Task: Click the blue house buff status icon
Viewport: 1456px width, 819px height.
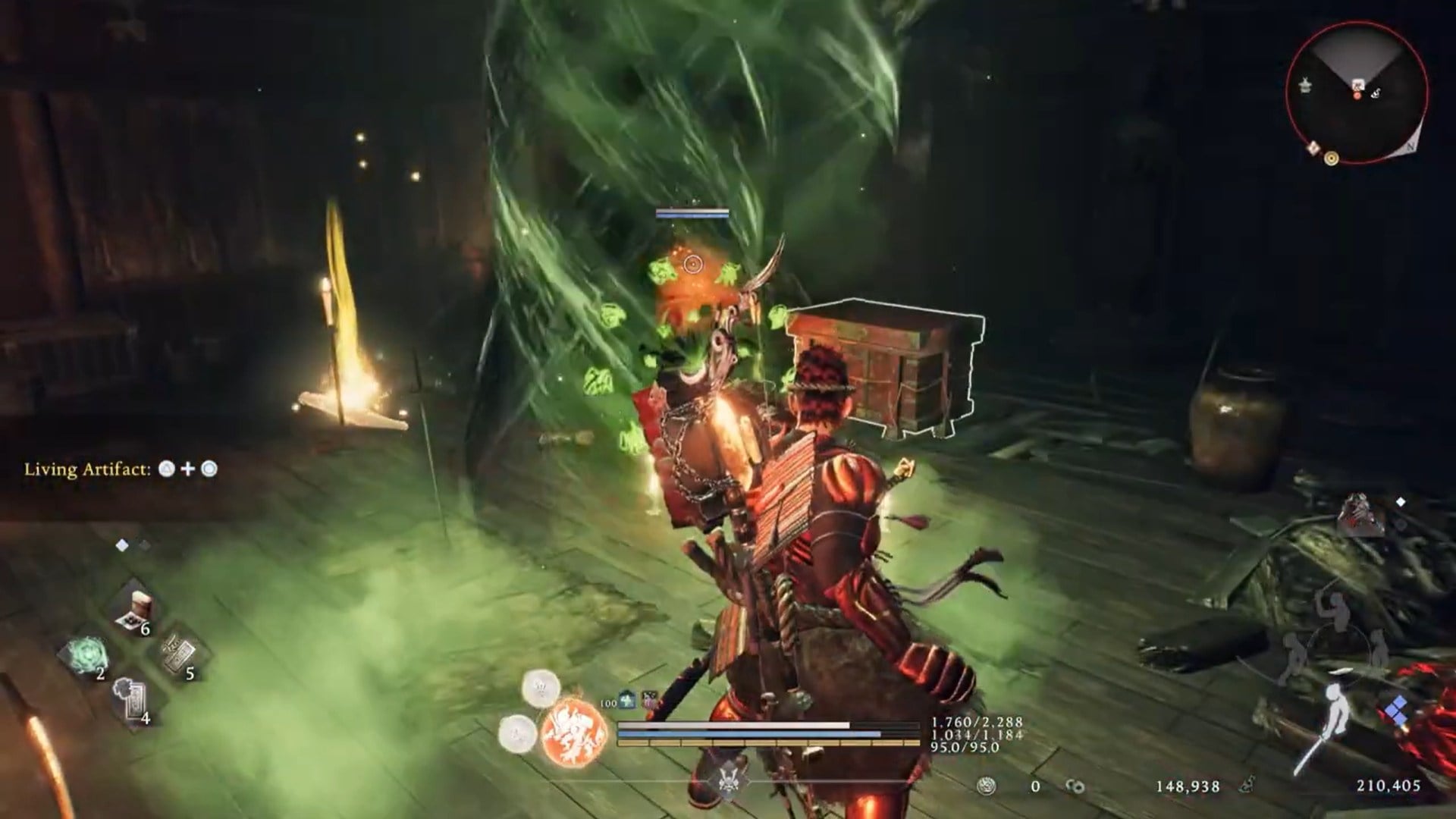Action: pos(627,701)
